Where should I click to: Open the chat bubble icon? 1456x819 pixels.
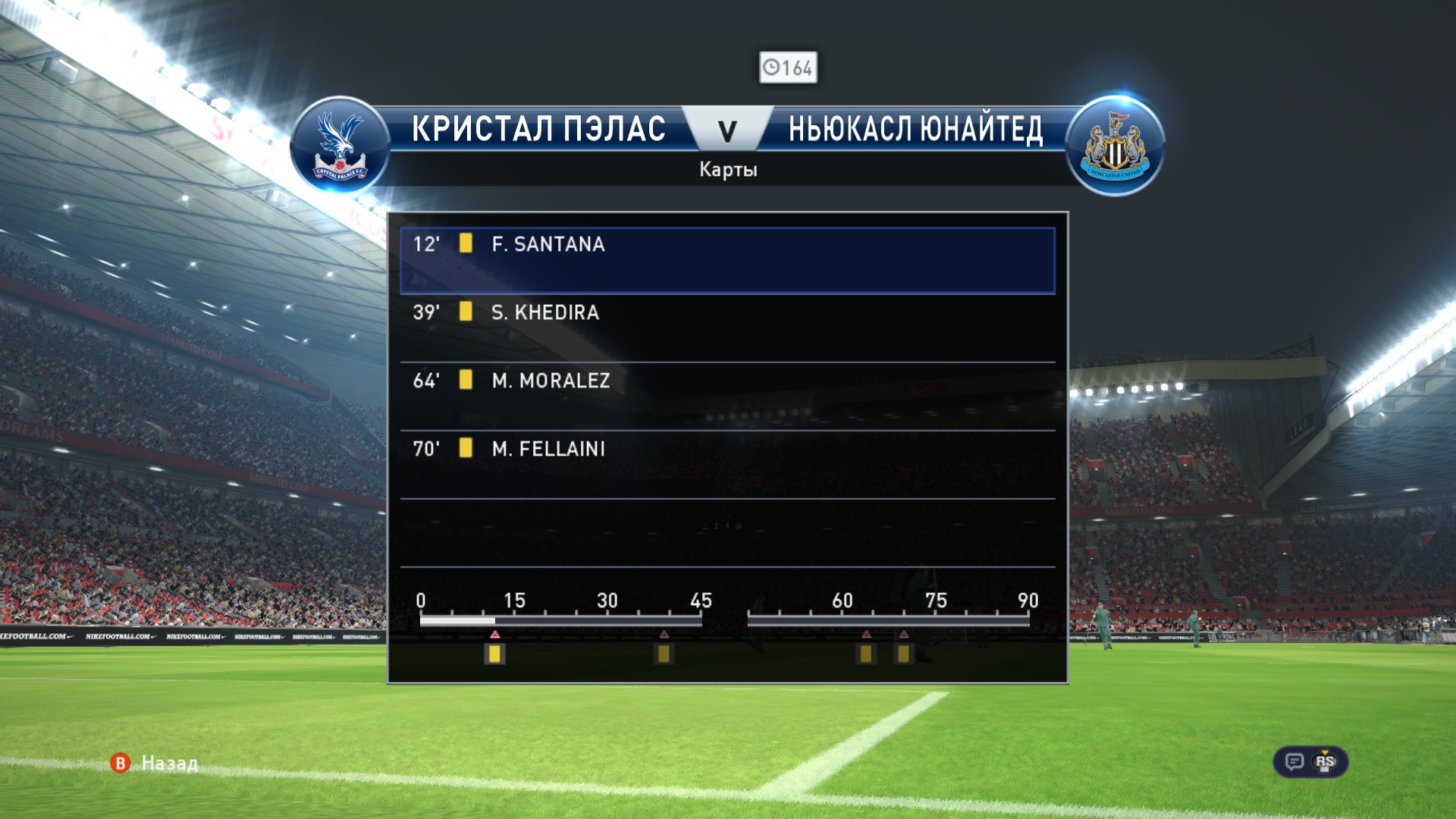click(1294, 762)
